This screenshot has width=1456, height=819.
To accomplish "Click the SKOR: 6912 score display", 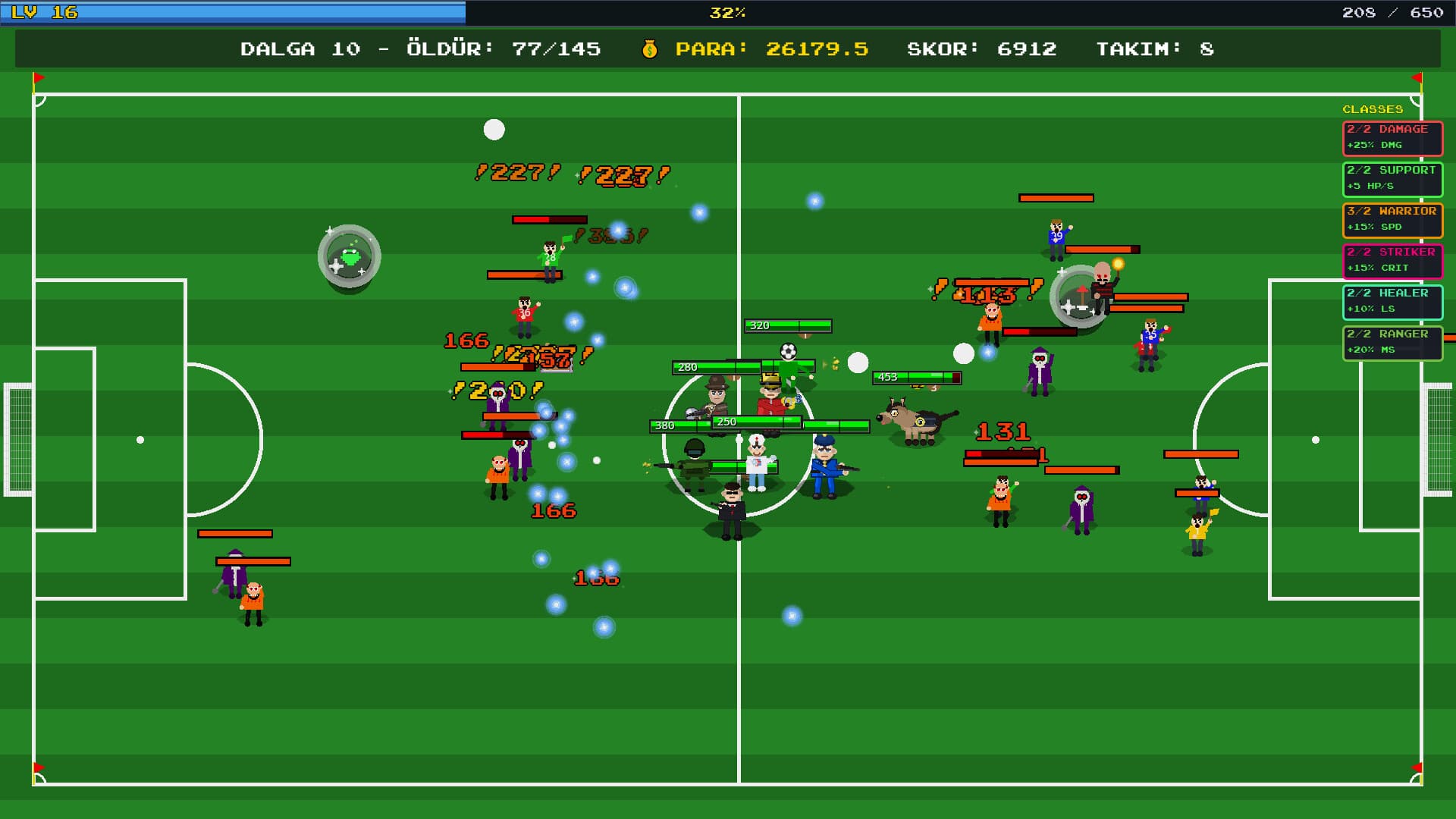I will tap(981, 49).
